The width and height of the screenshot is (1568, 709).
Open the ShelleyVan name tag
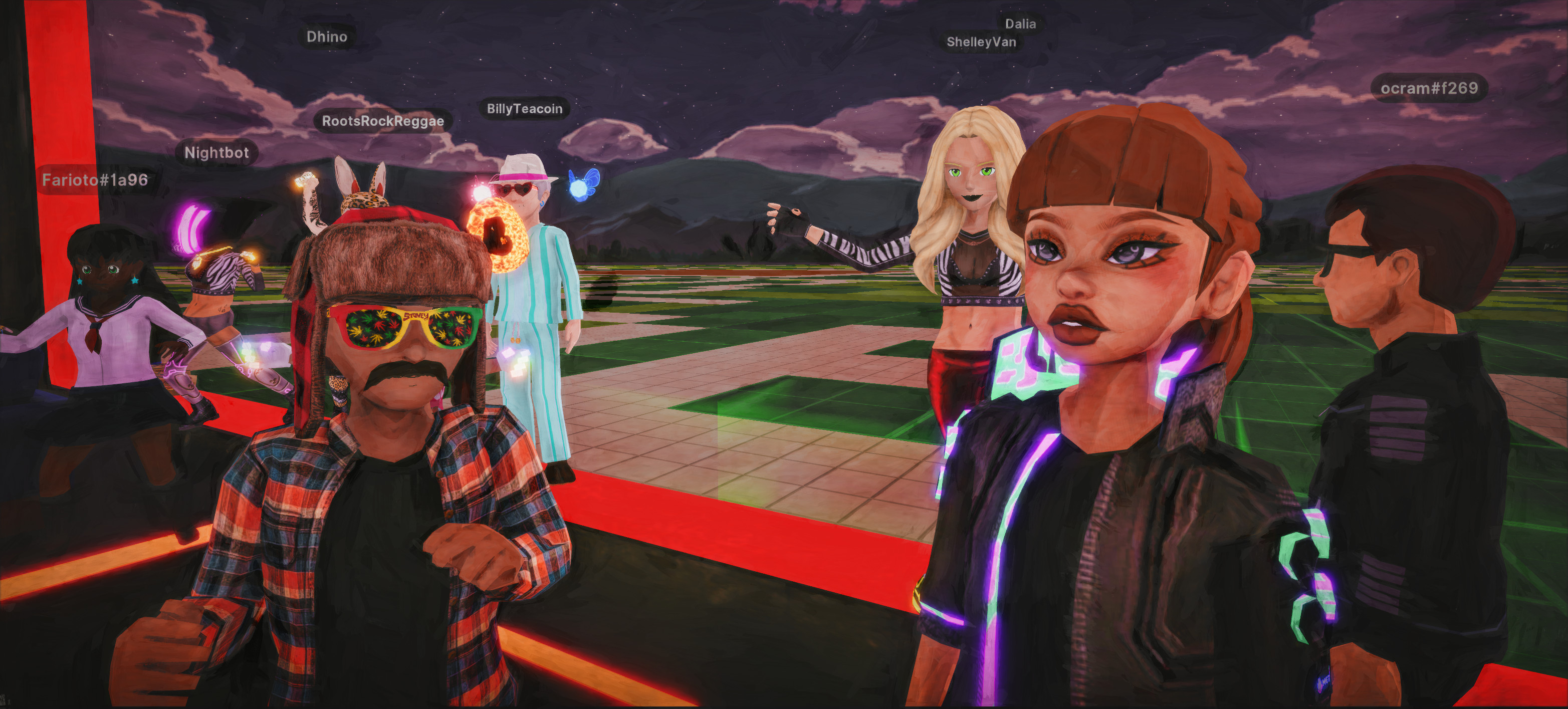(x=981, y=42)
